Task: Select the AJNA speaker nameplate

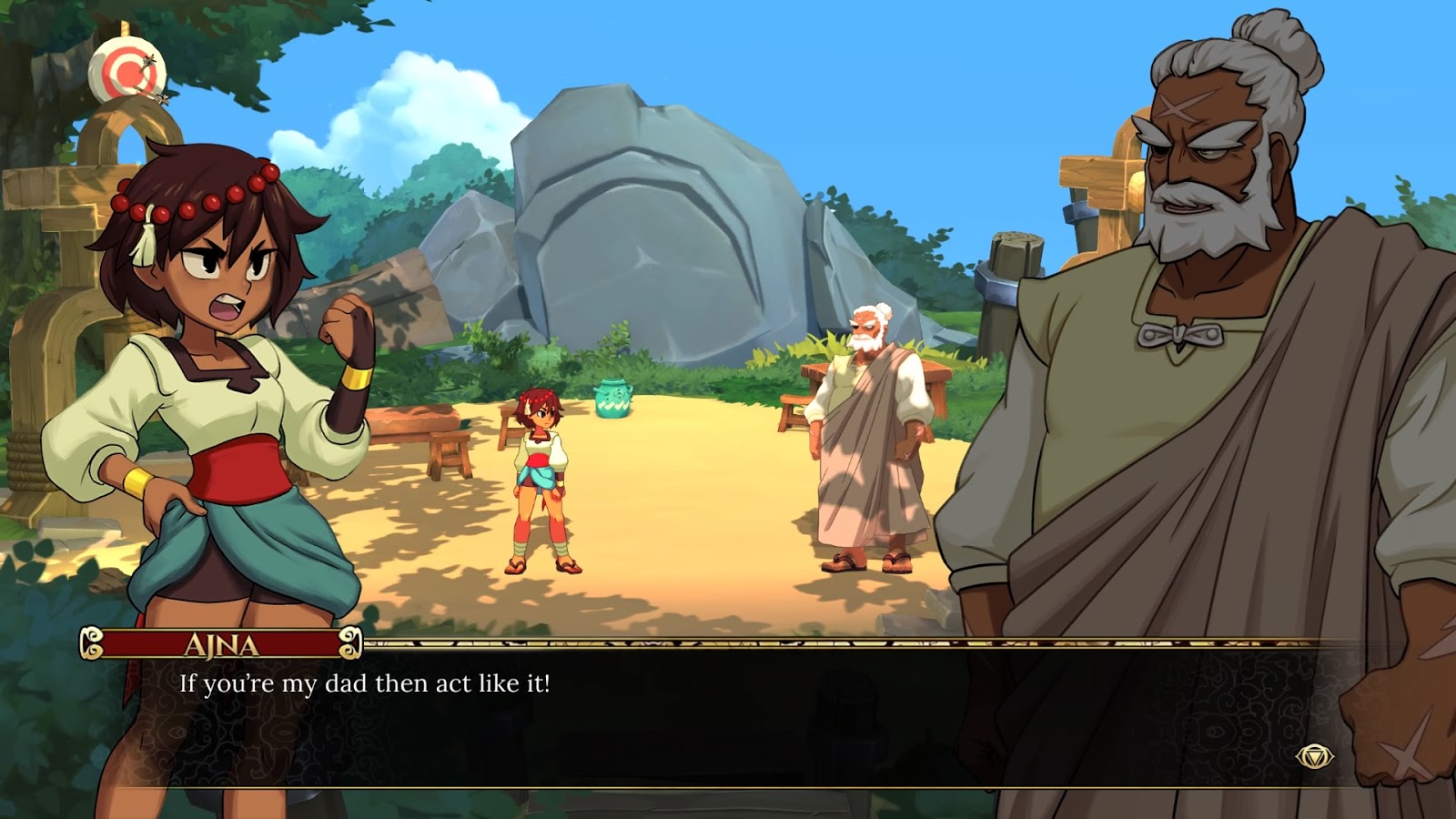Action: click(x=221, y=642)
